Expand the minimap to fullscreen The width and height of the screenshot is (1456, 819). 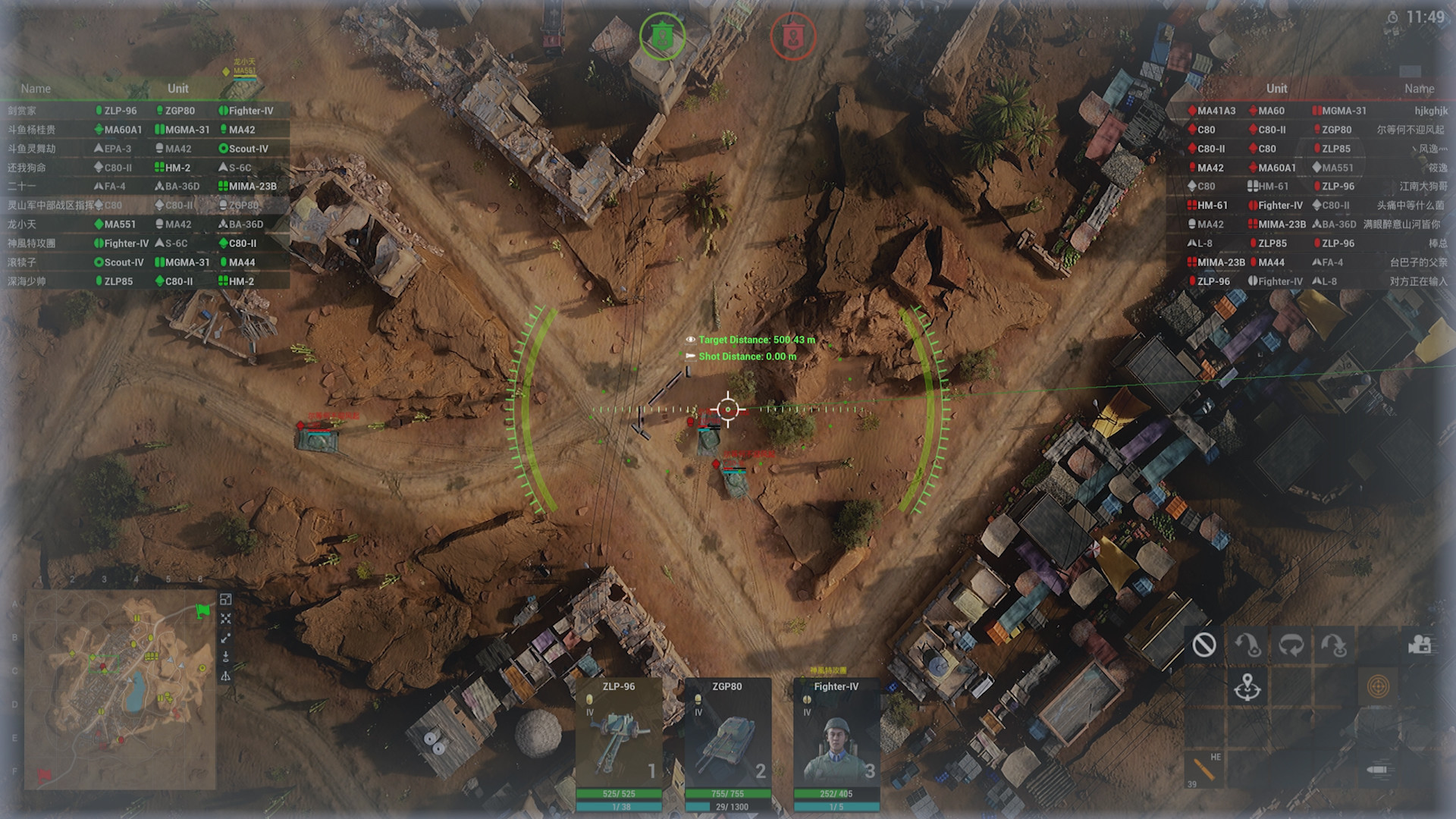[225, 598]
